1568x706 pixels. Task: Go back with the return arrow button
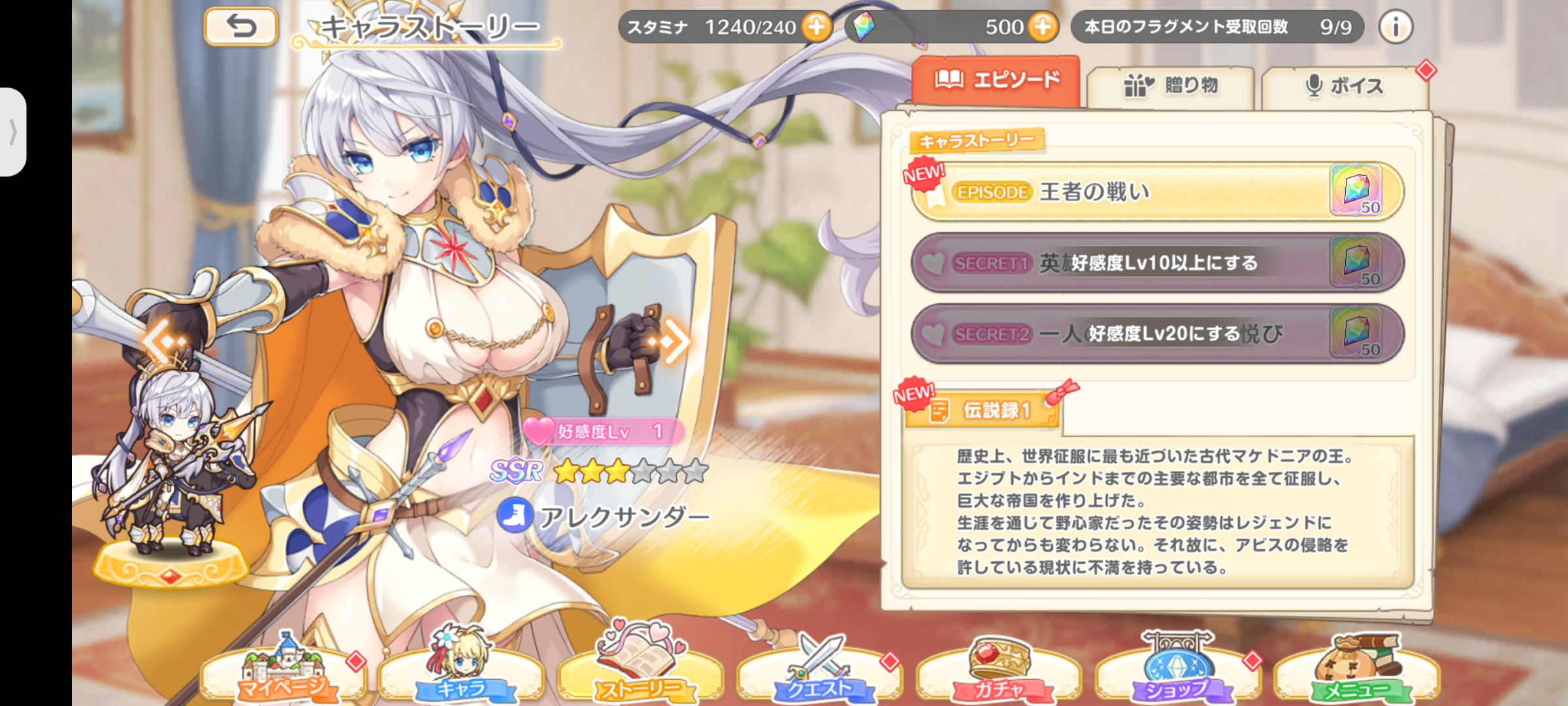coord(241,27)
